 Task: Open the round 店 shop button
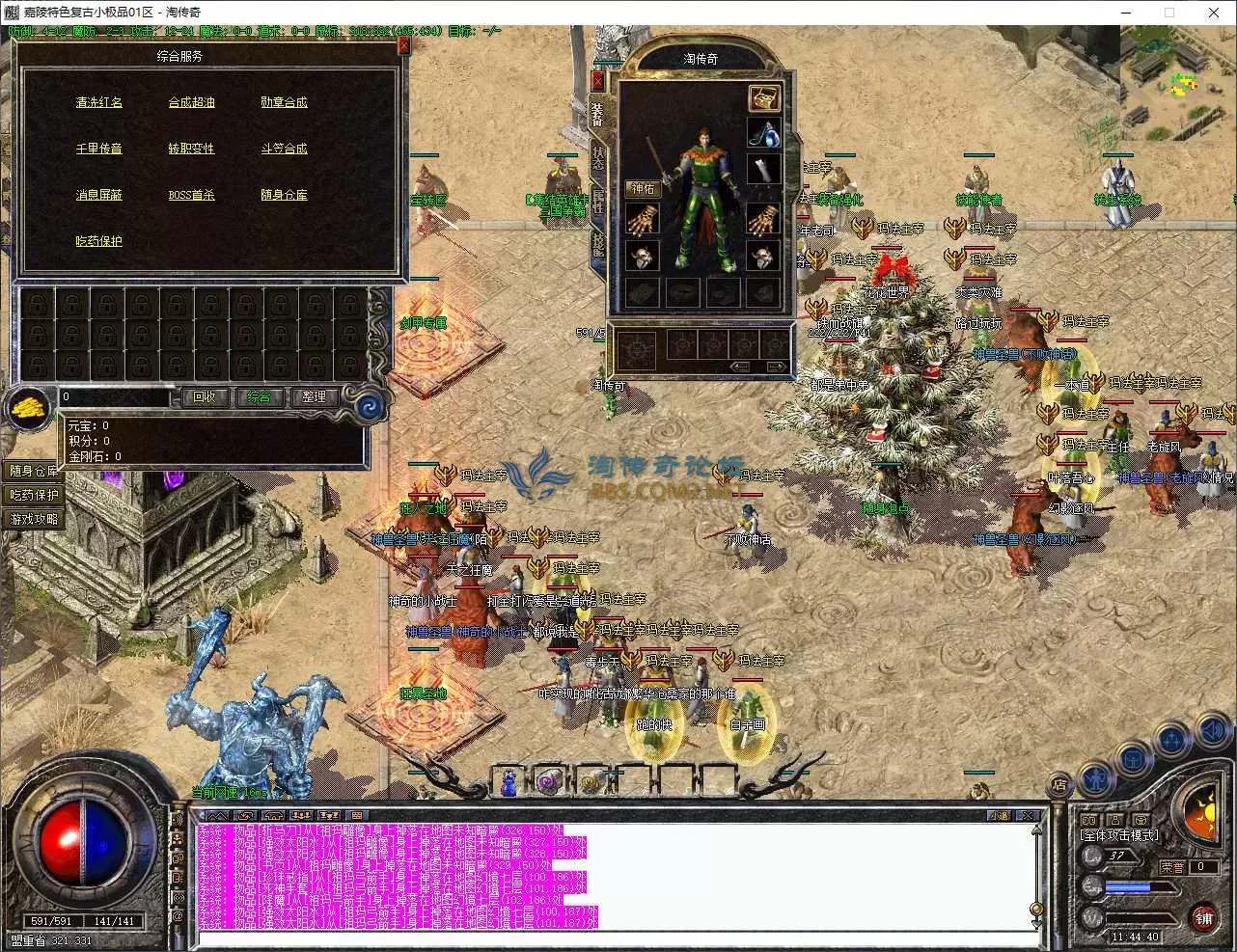1058,786
